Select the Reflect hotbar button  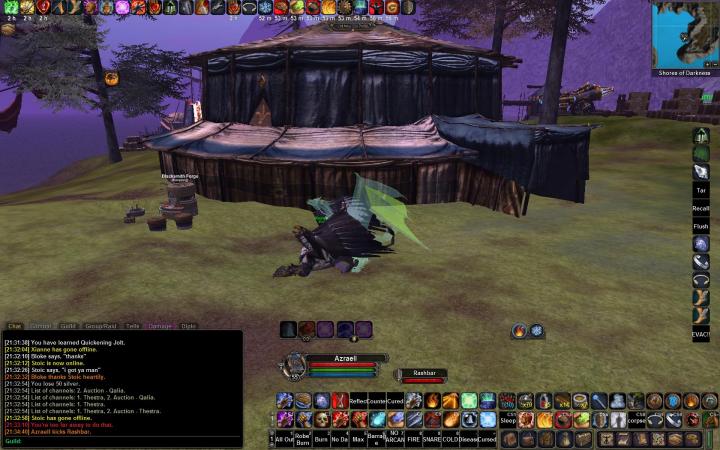358,401
